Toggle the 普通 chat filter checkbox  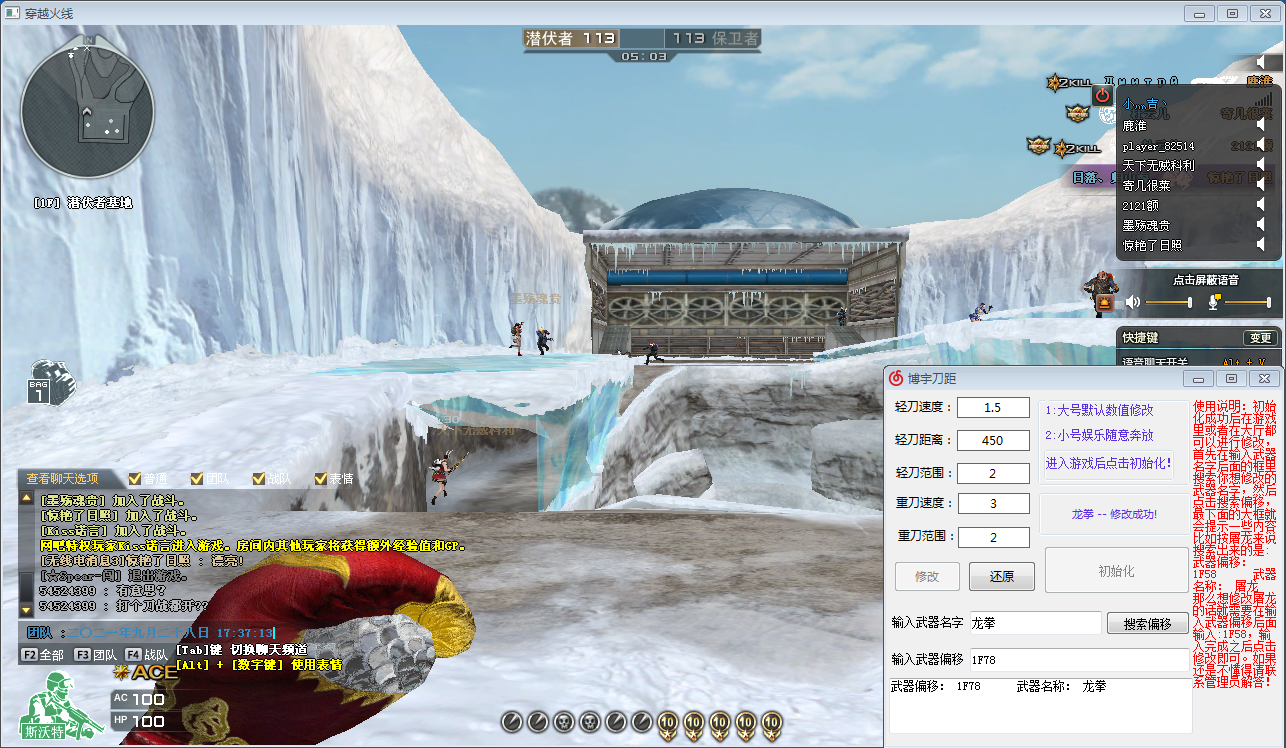pyautogui.click(x=136, y=479)
